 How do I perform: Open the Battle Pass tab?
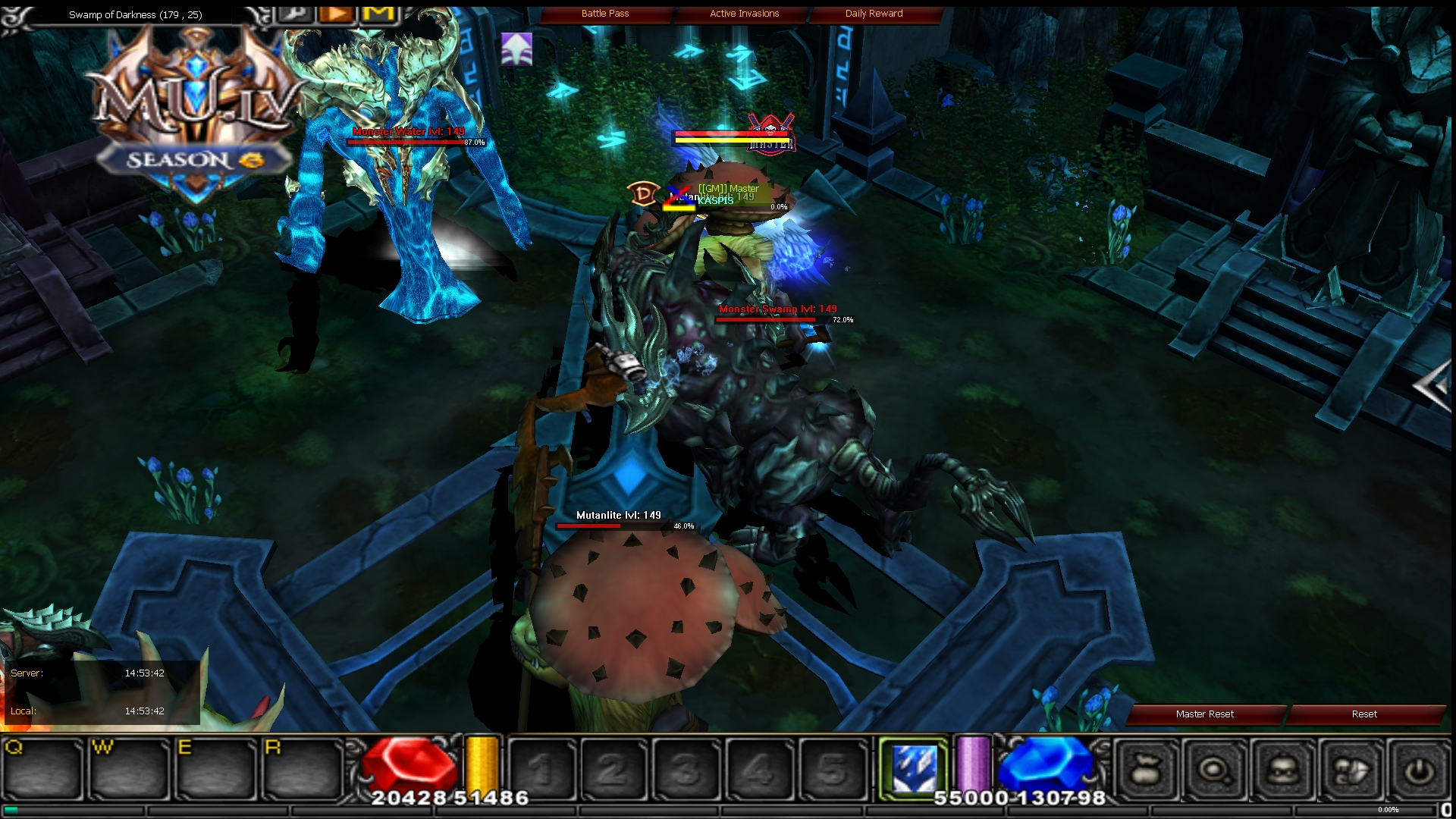pyautogui.click(x=606, y=13)
